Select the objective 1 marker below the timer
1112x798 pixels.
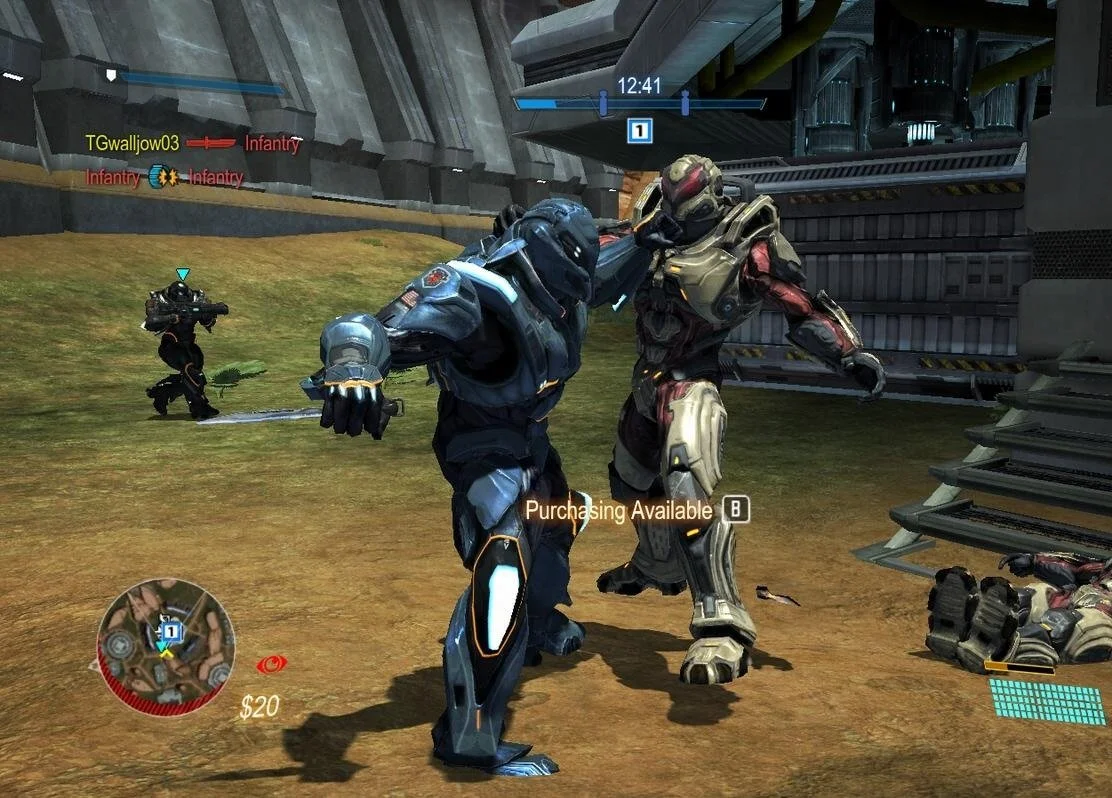[x=640, y=129]
